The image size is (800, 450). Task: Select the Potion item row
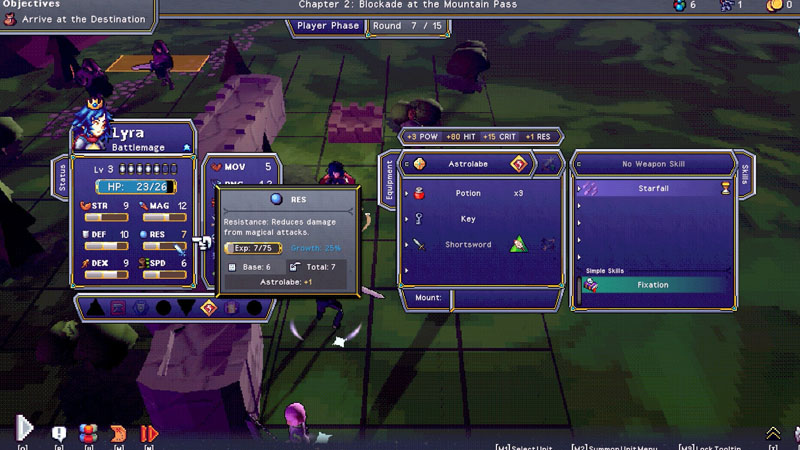click(x=468, y=193)
